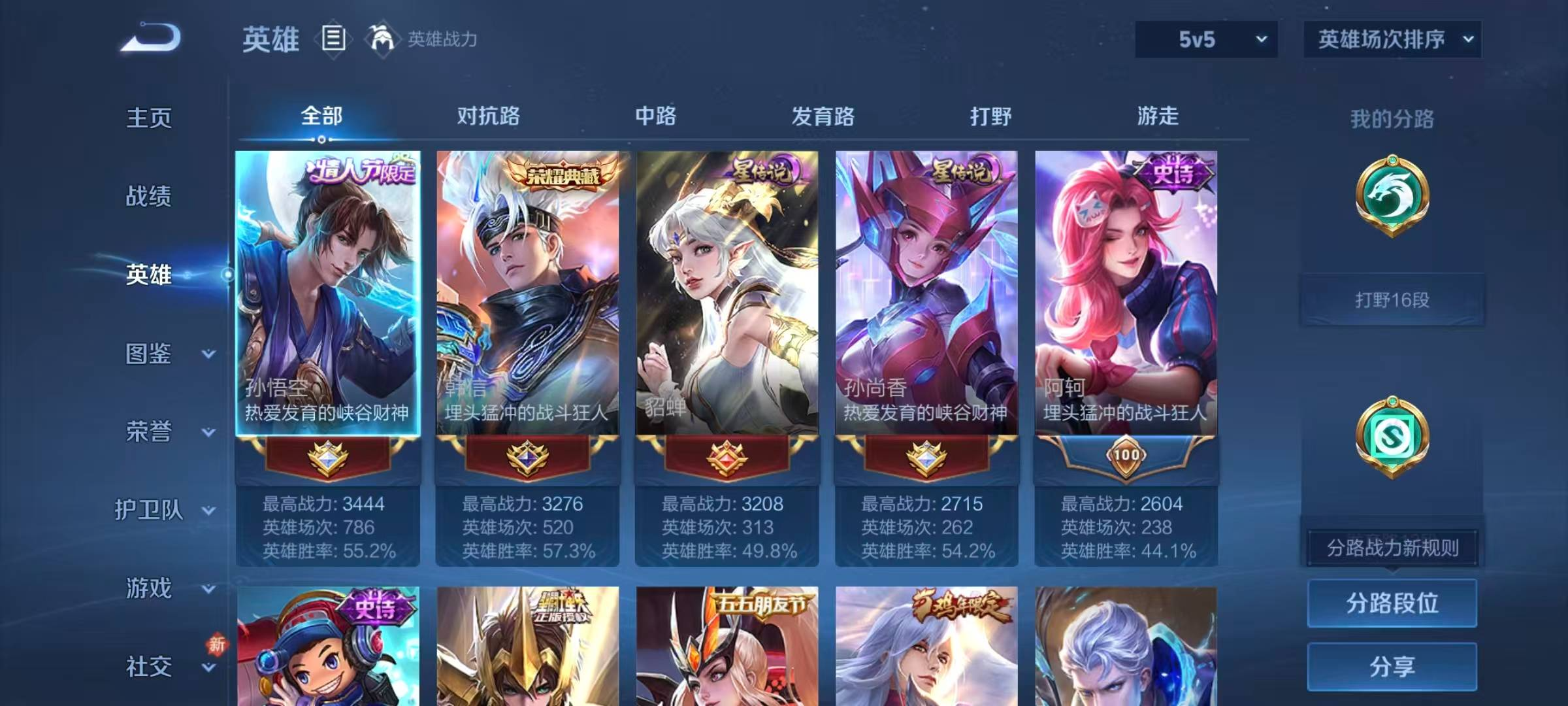Click the 分路段位 button

click(x=1392, y=603)
